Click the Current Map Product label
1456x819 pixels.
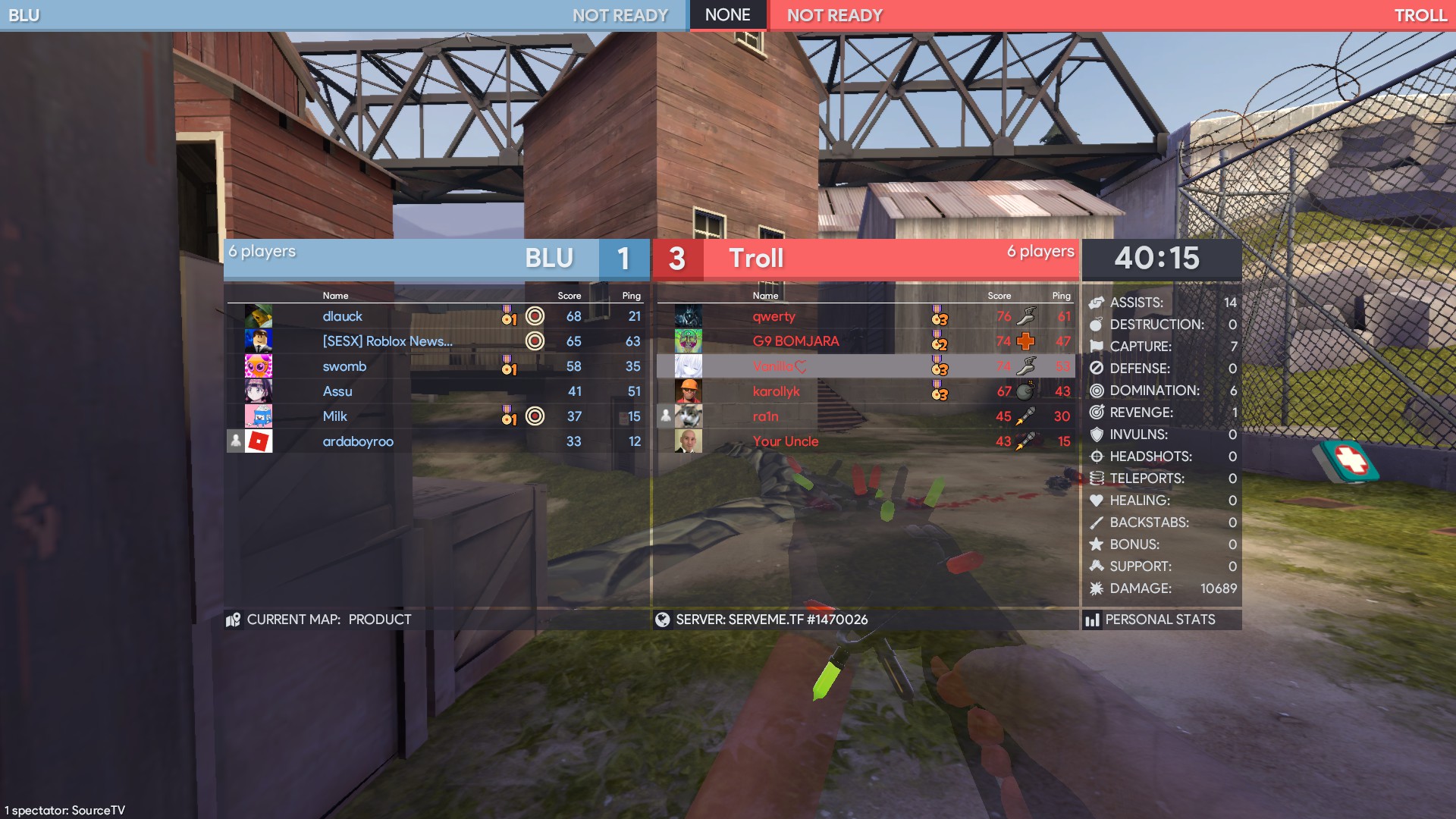click(328, 620)
